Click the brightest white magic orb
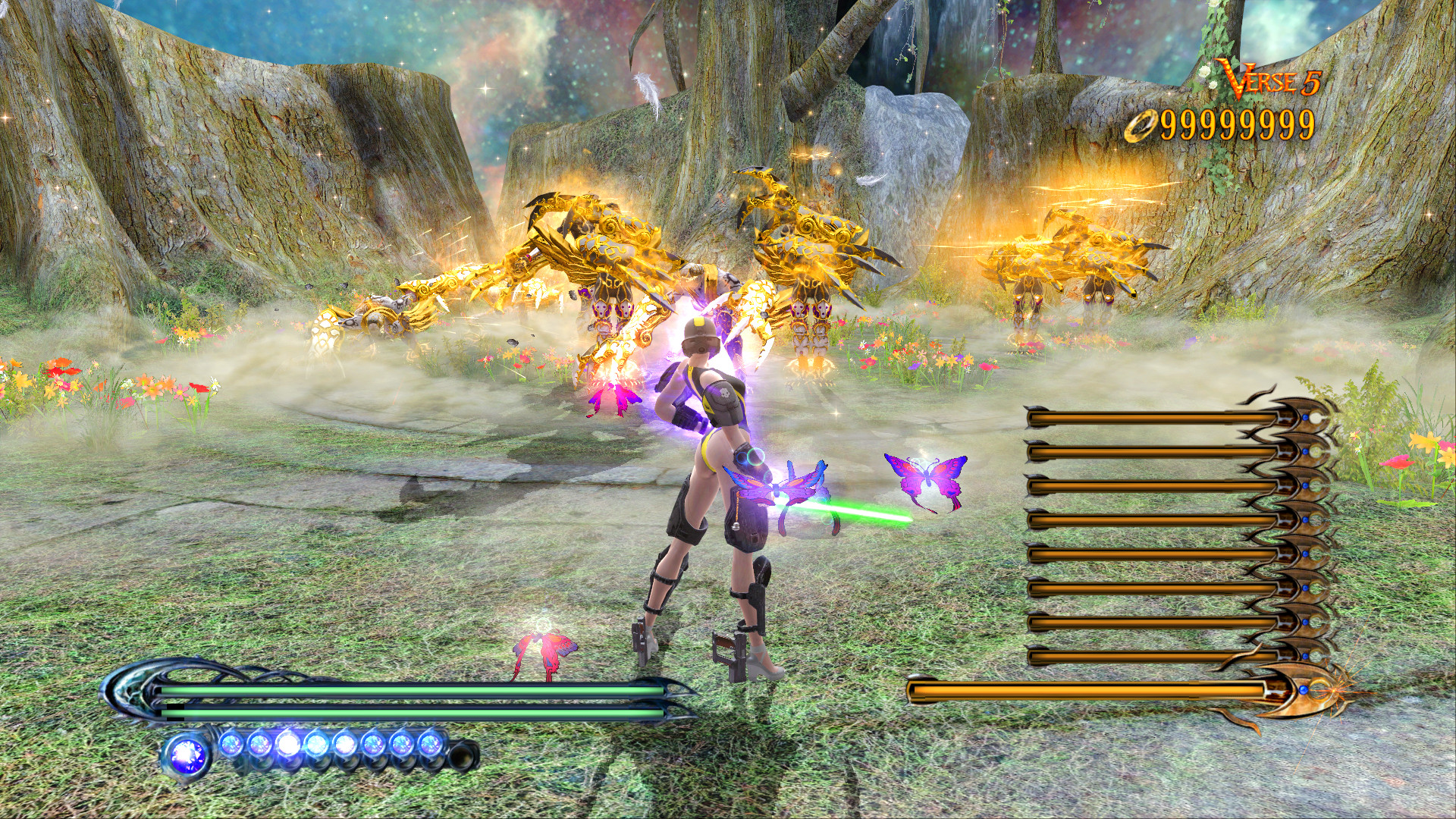The image size is (1456, 819). [x=290, y=743]
